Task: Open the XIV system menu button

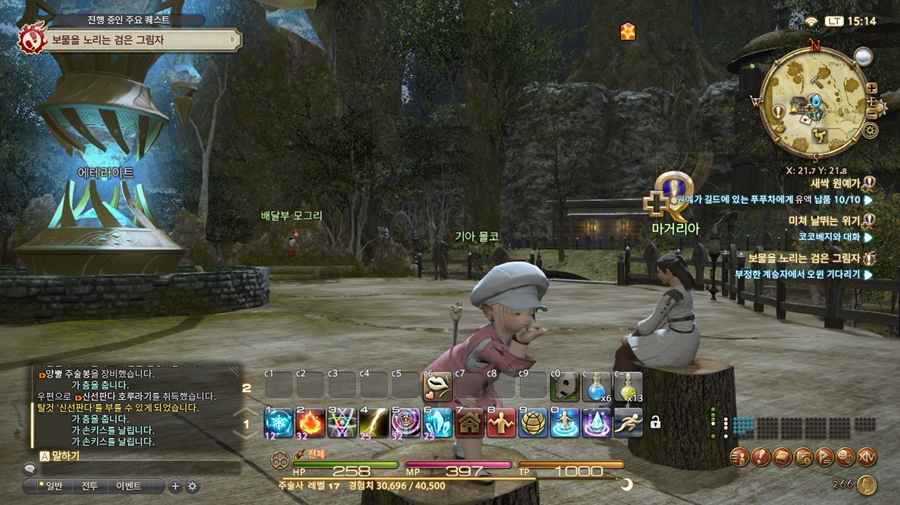Action: 867,457
